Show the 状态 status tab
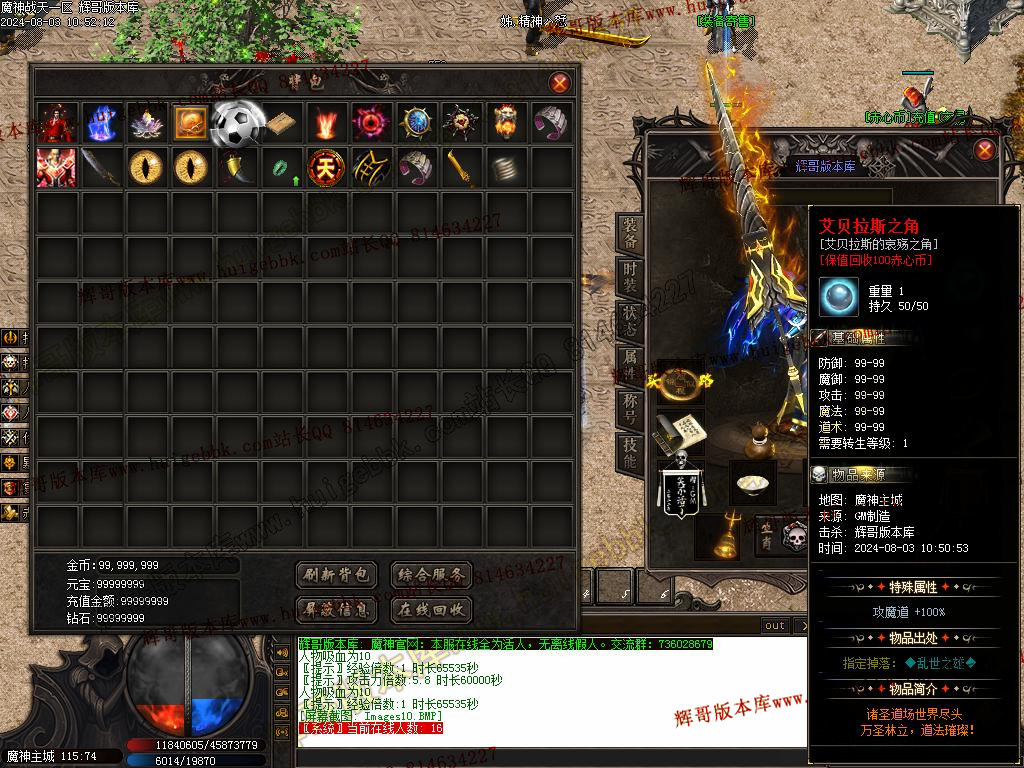 pos(630,320)
